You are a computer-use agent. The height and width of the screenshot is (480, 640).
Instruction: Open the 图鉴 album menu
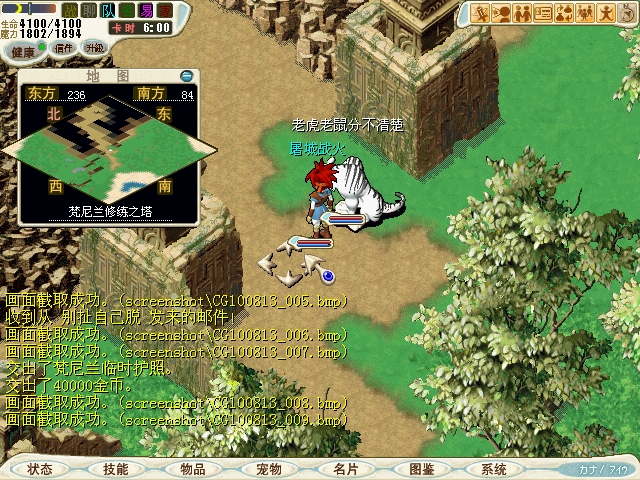pyautogui.click(x=421, y=468)
